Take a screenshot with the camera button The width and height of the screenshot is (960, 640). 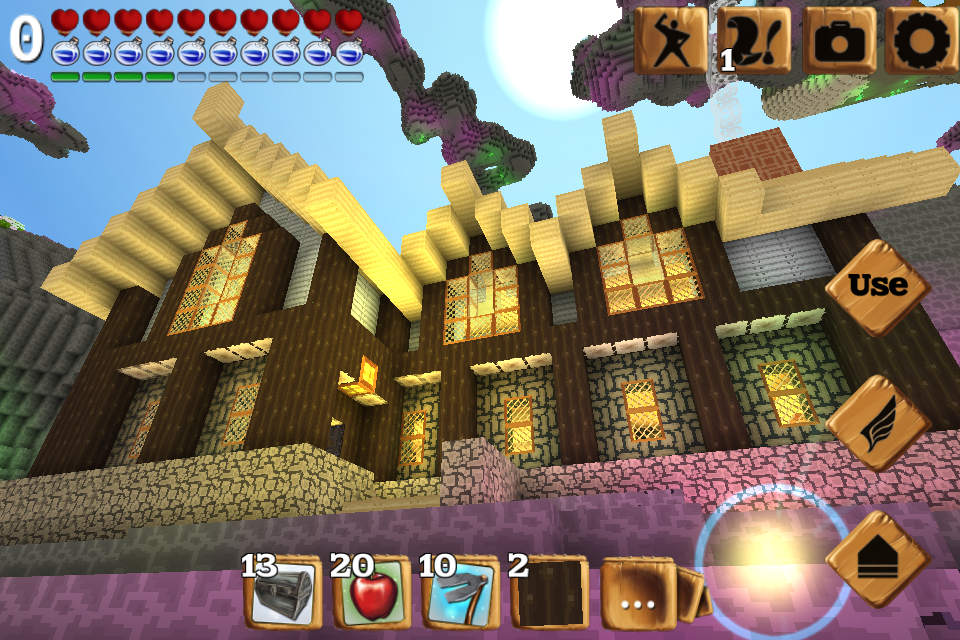[x=838, y=41]
